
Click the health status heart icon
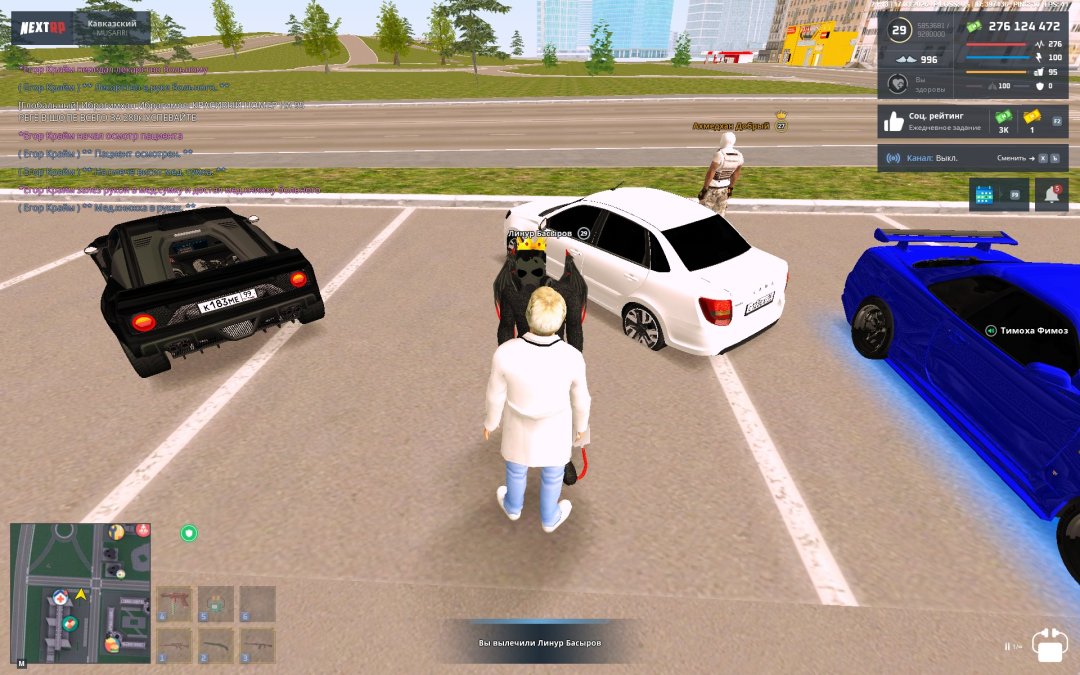[896, 84]
